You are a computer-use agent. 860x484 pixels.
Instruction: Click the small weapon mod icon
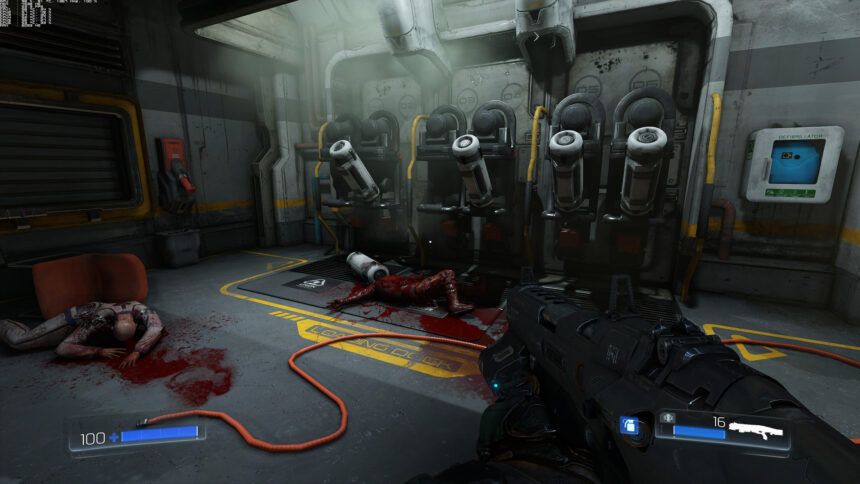[665, 417]
